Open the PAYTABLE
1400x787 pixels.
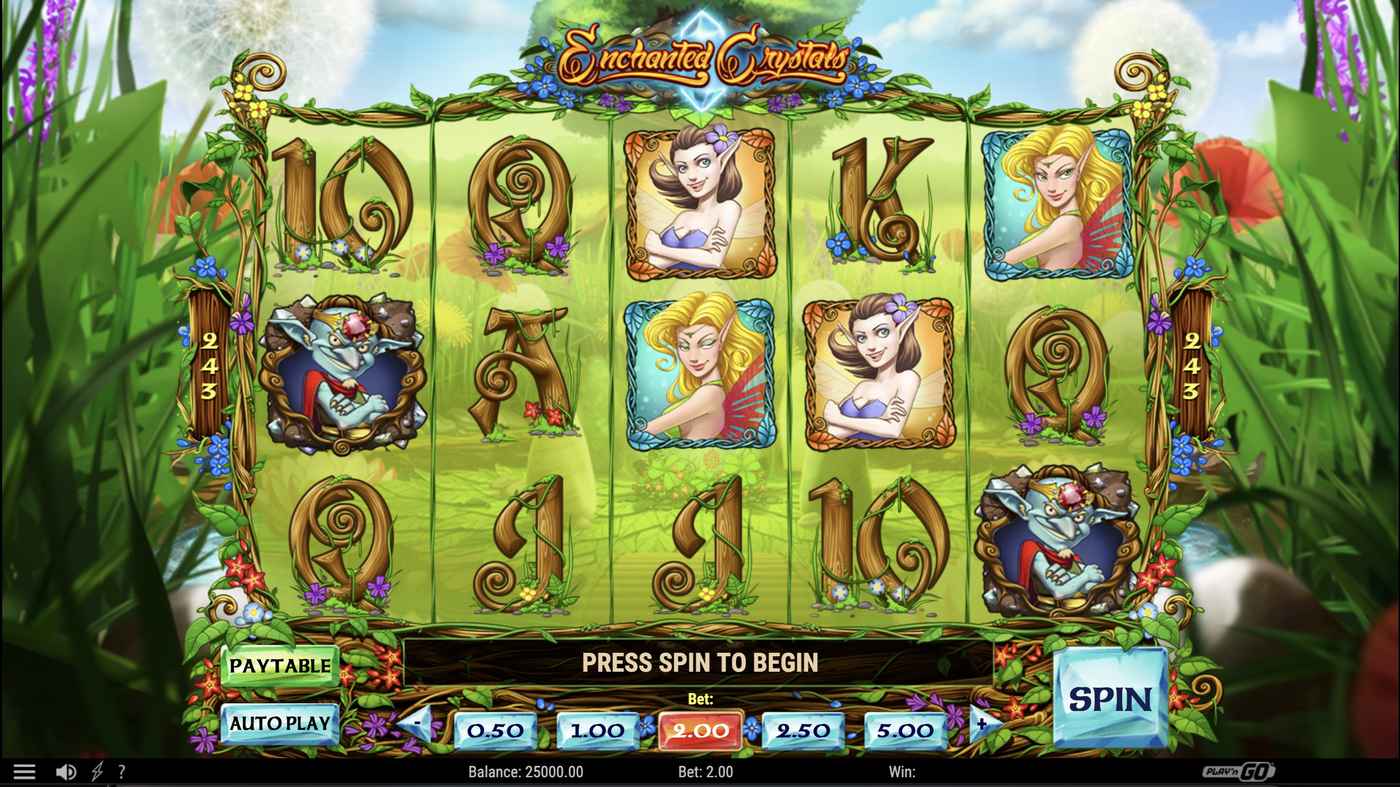(x=280, y=664)
